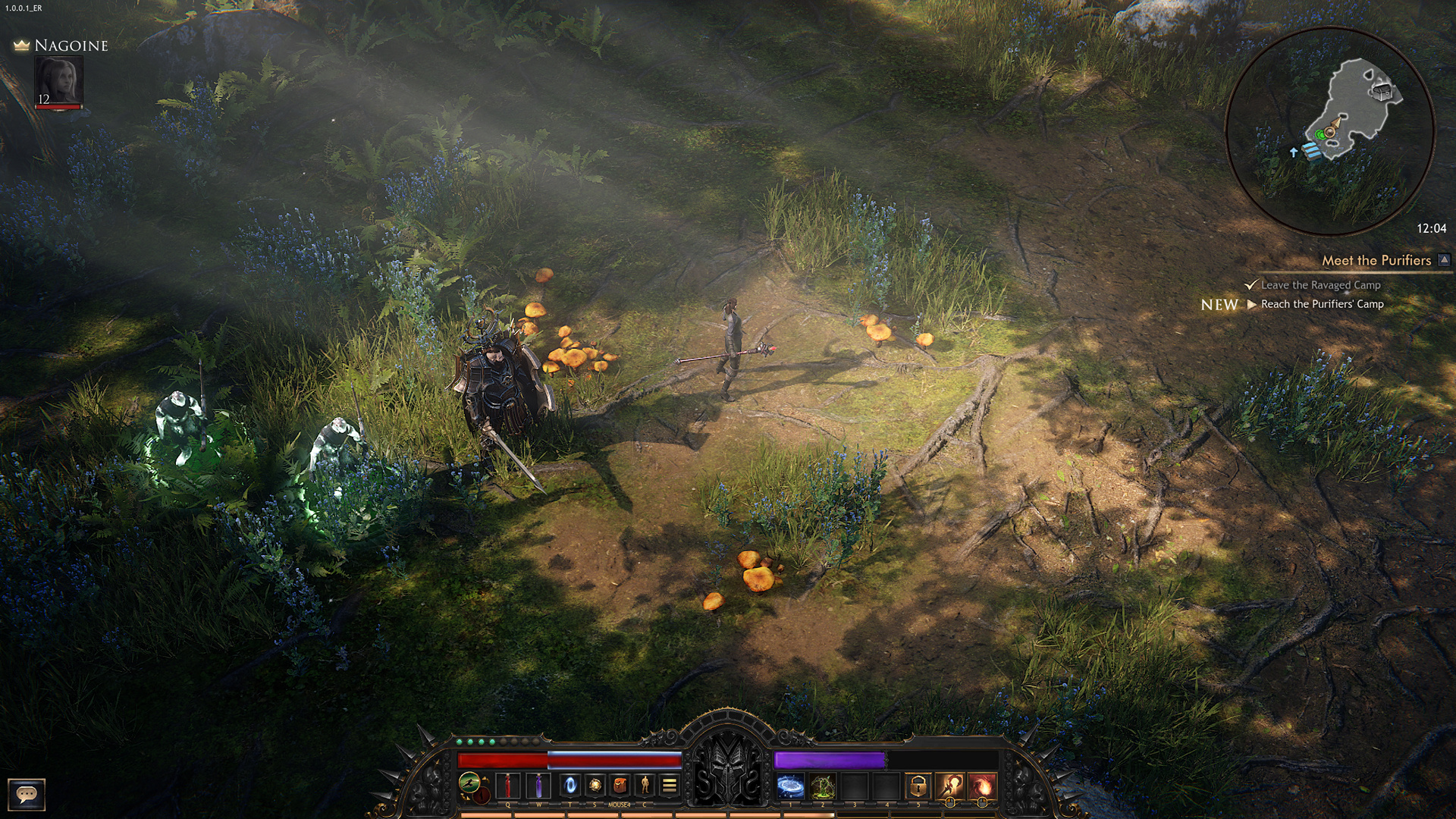Cast the green summon skill
Image resolution: width=1456 pixels, height=819 pixels.
tap(823, 786)
